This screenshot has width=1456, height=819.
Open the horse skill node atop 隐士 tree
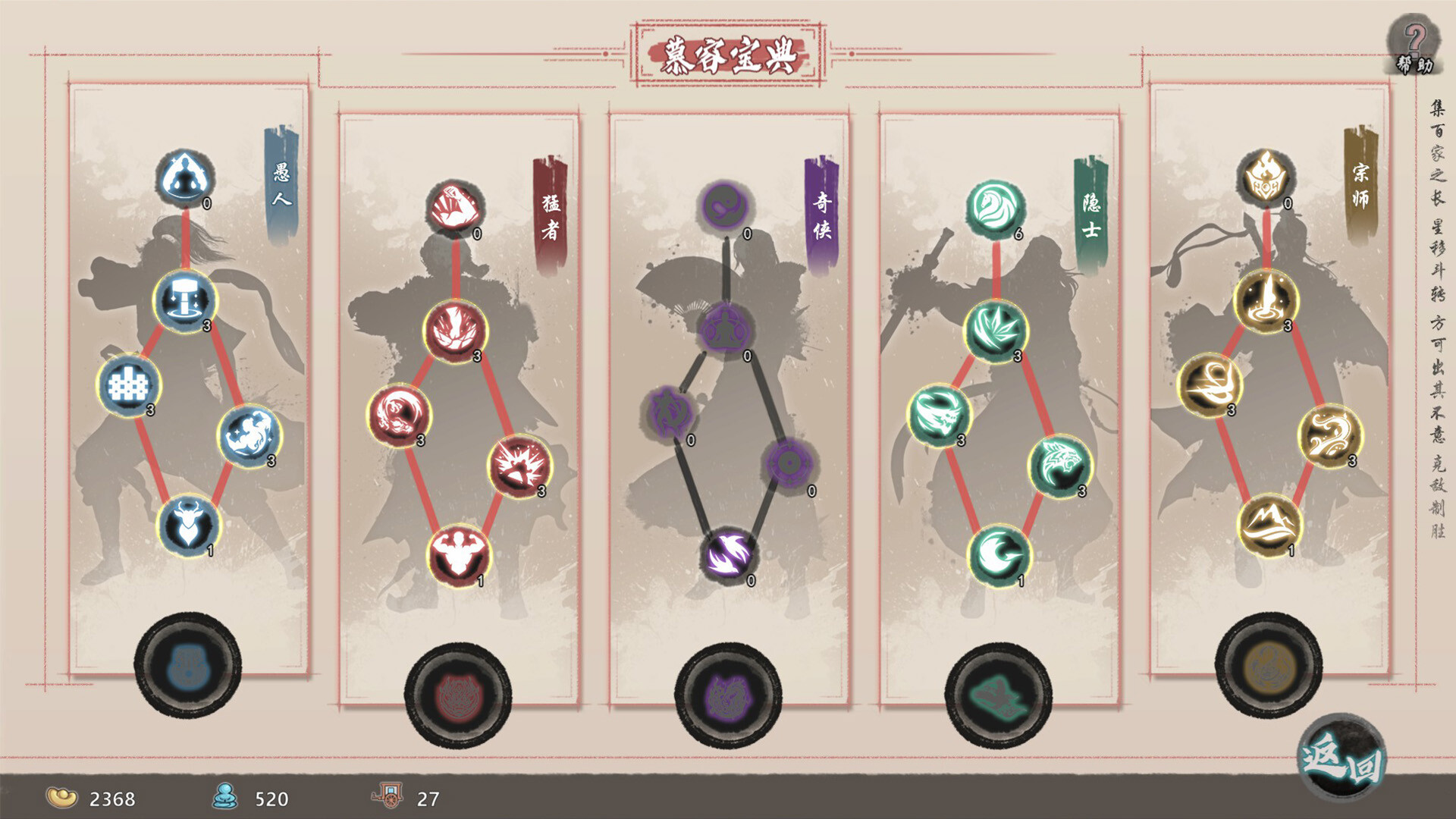click(x=993, y=209)
